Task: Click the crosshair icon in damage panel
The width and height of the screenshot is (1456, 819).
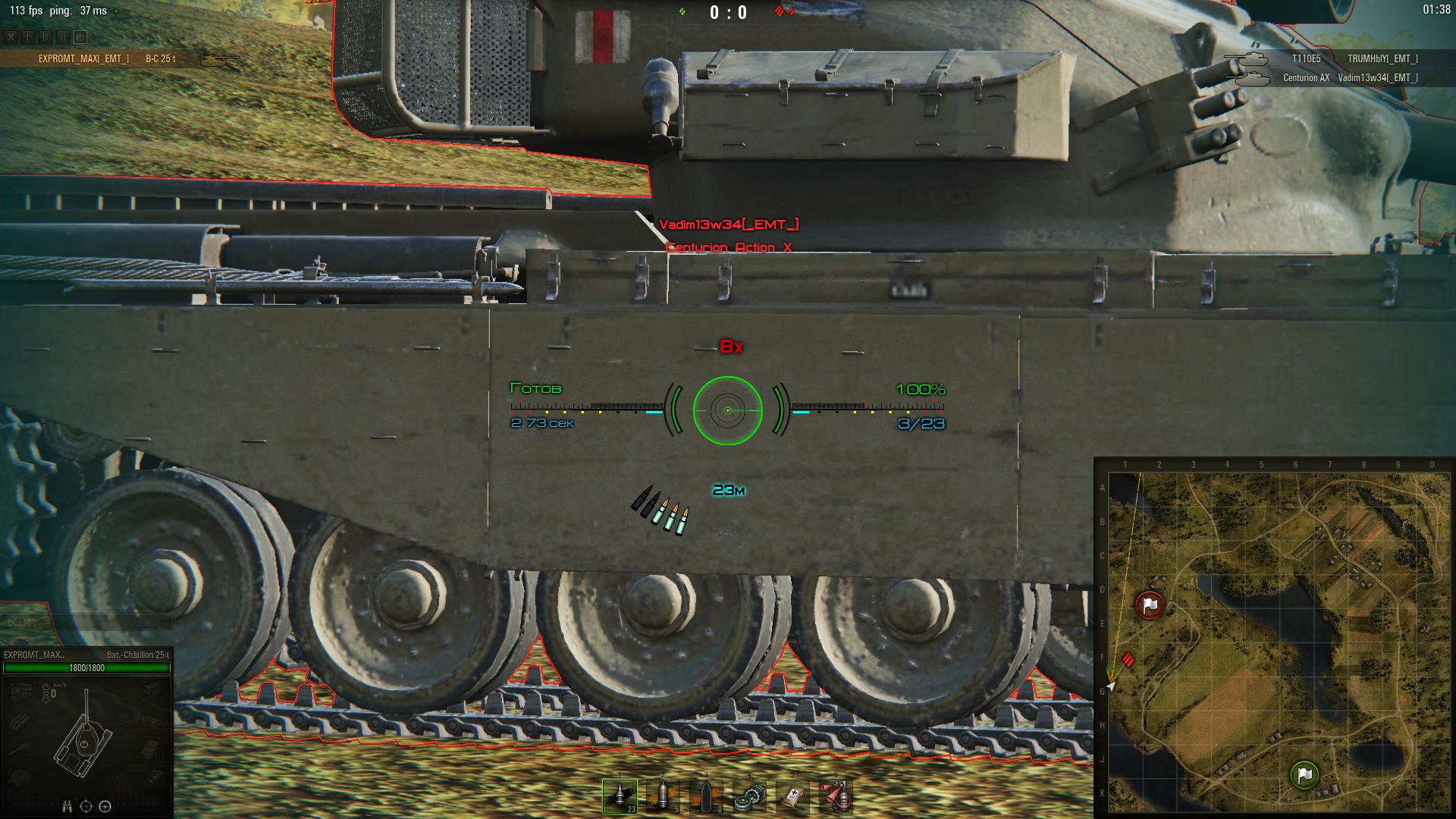Action: coord(86,807)
